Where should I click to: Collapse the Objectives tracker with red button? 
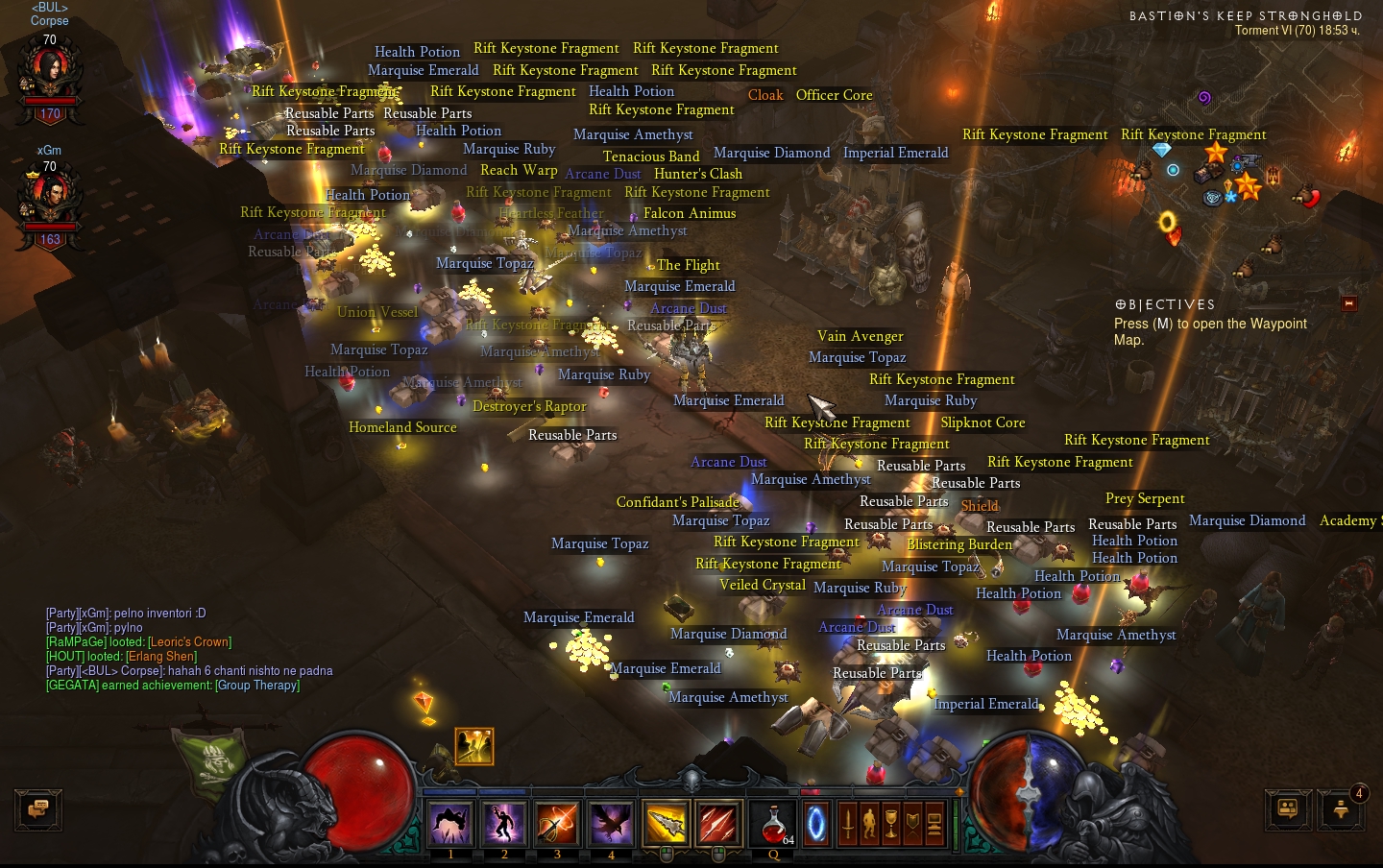(1348, 303)
